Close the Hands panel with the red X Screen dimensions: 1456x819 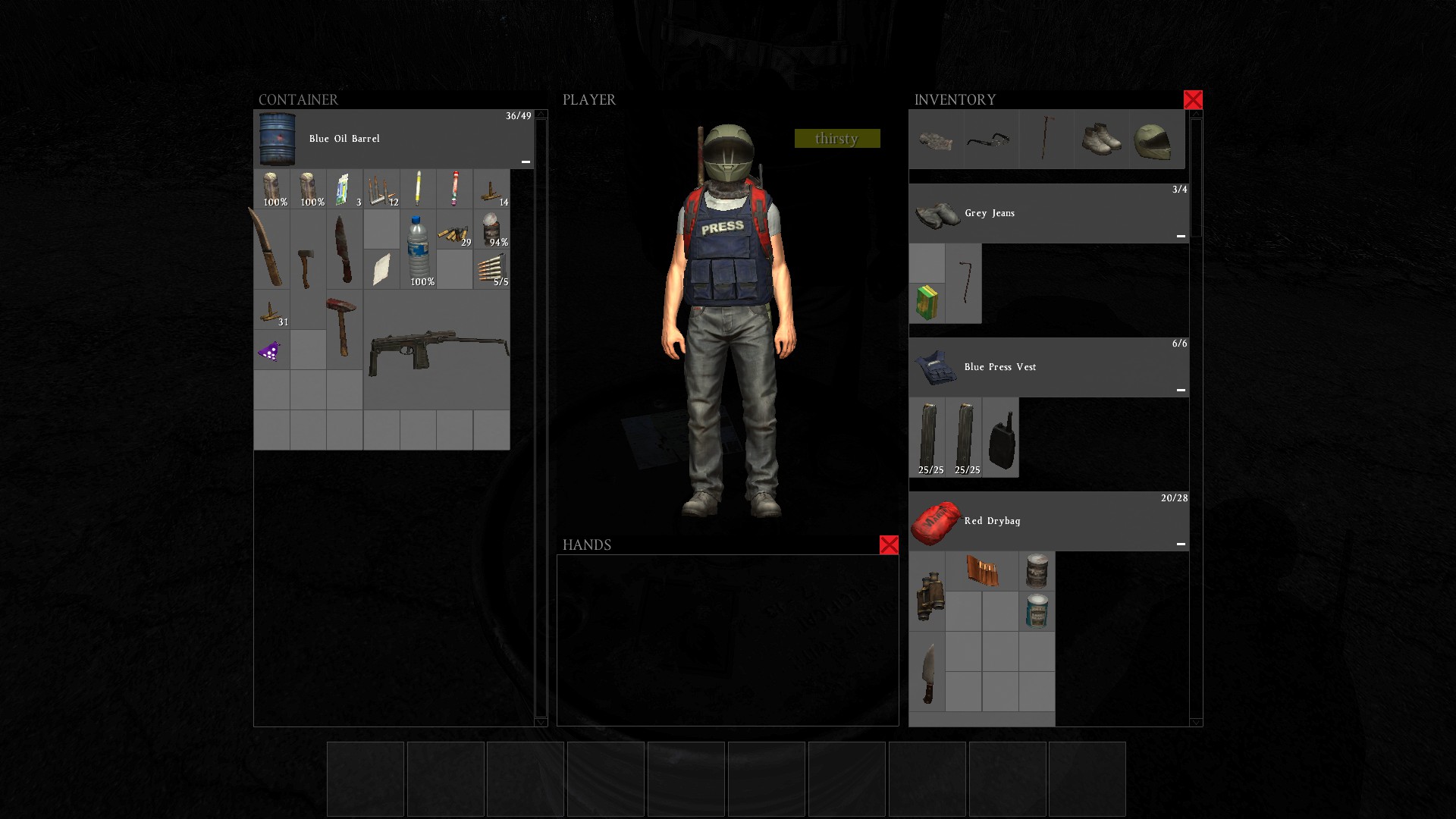[x=889, y=544]
